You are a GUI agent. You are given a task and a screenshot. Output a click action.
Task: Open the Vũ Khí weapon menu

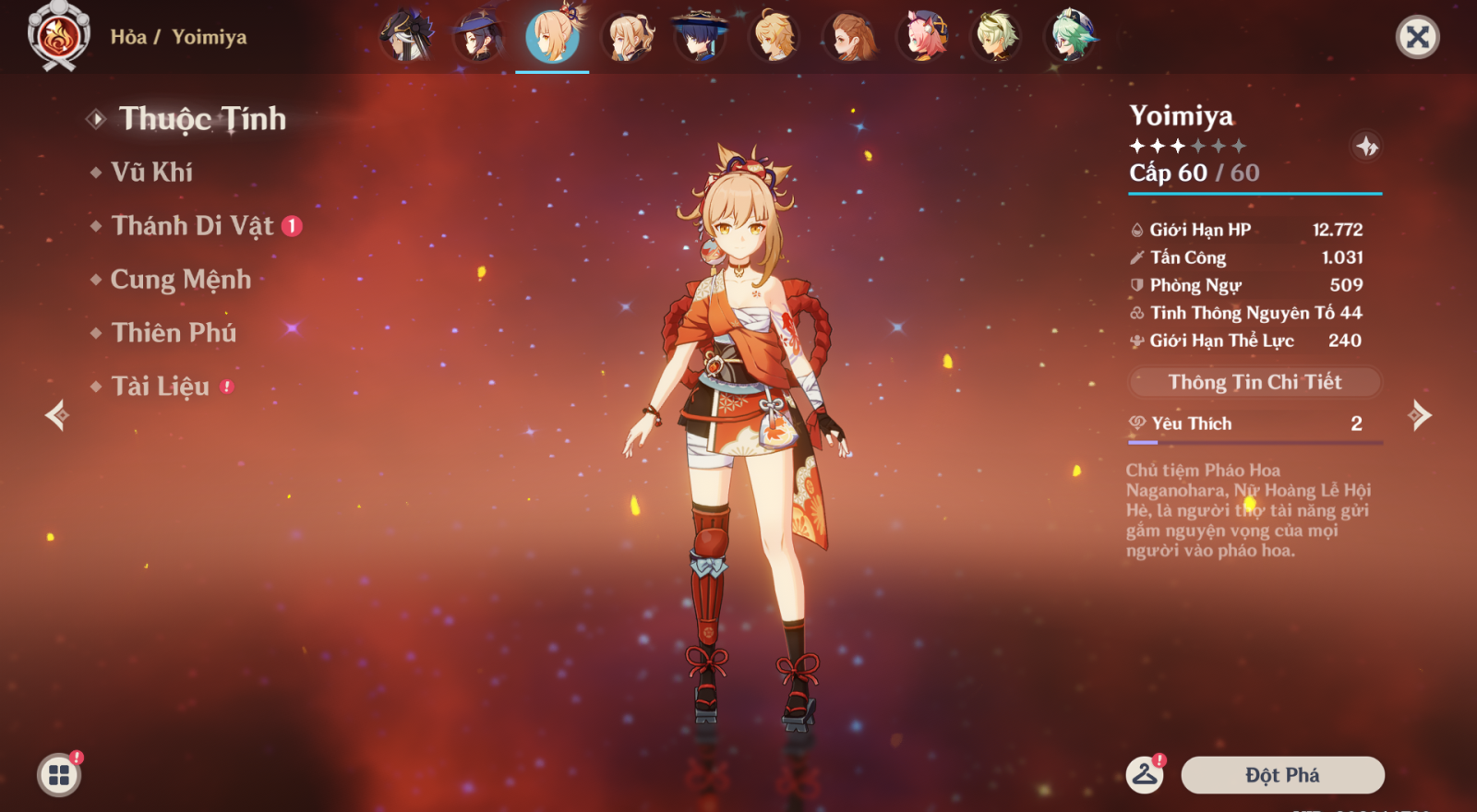tap(152, 173)
